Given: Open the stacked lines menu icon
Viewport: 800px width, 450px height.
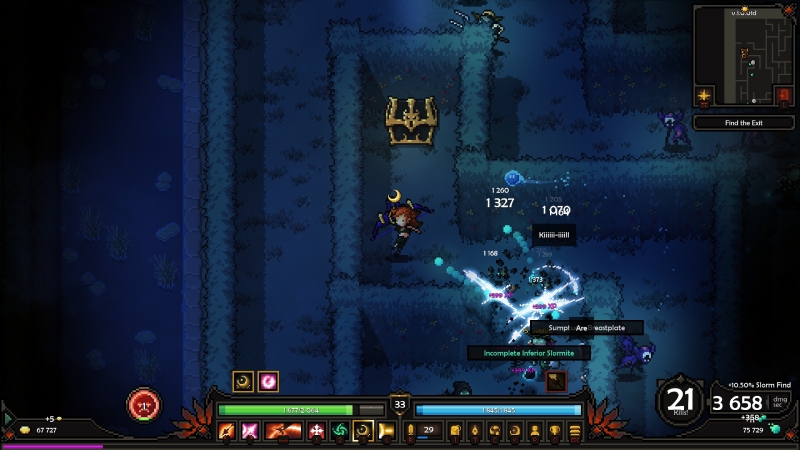Looking at the screenshot, I should pos(575,431).
